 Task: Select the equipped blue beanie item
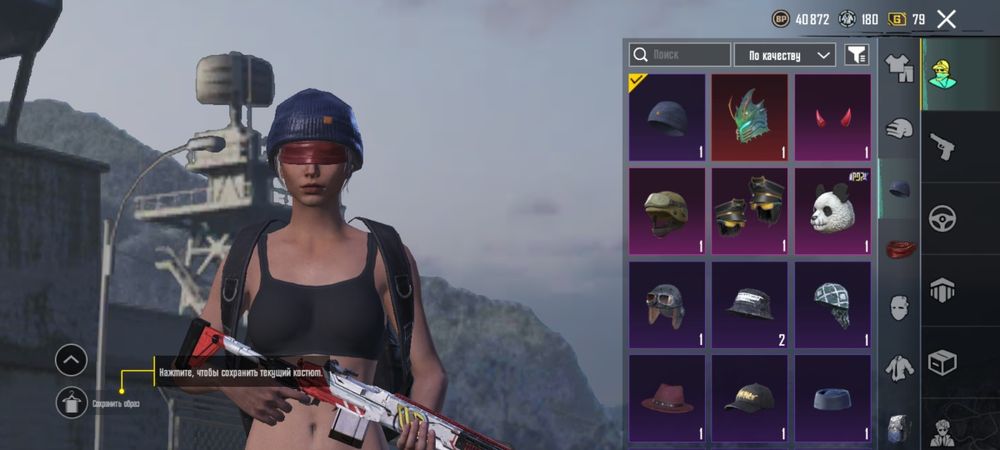pyautogui.click(x=668, y=118)
